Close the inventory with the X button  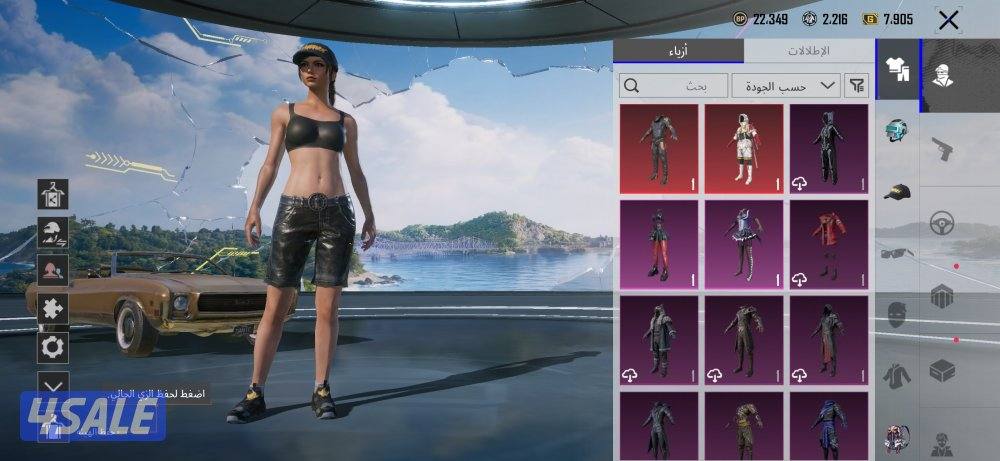948,19
